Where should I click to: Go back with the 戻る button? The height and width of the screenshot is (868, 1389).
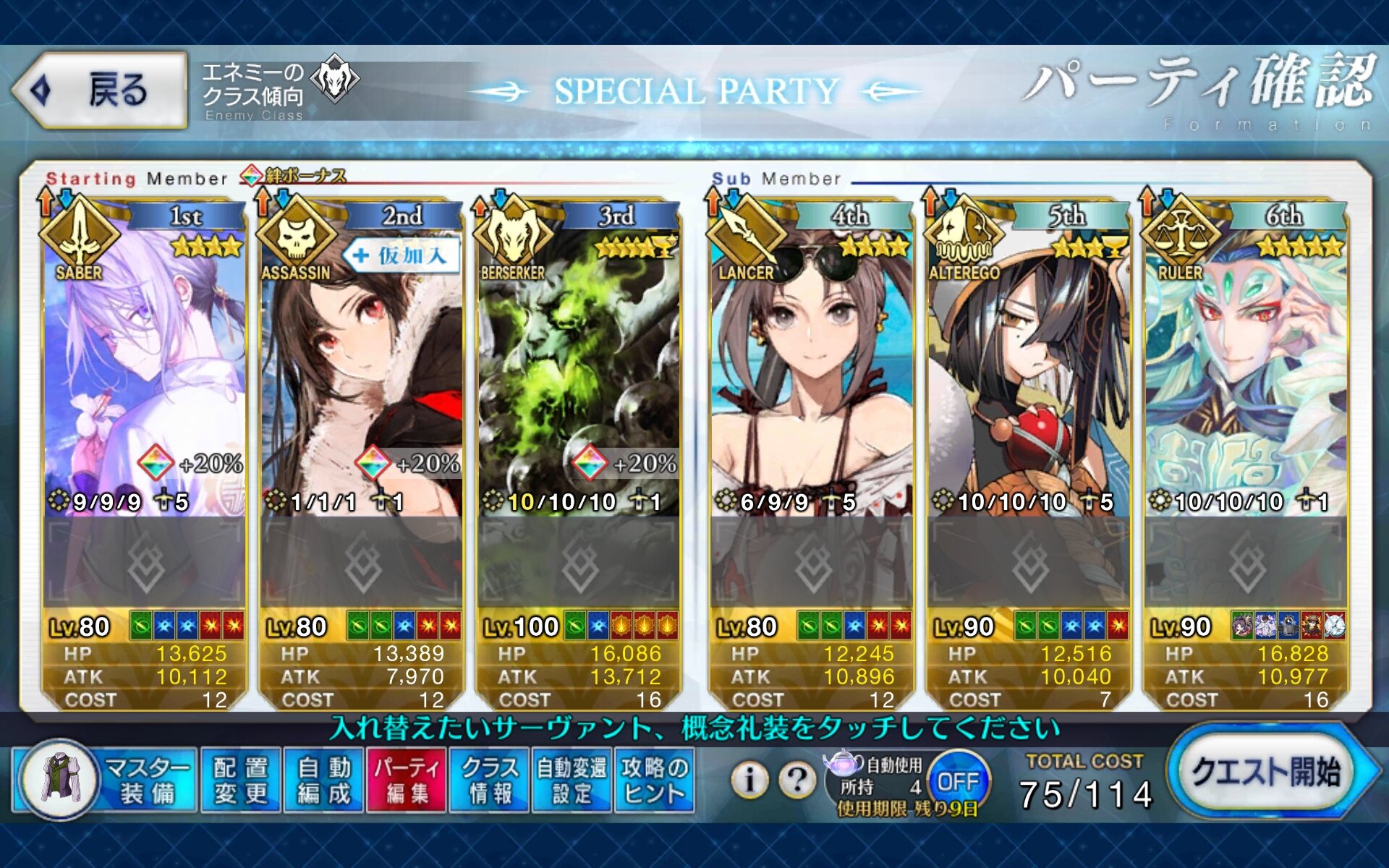[x=100, y=90]
